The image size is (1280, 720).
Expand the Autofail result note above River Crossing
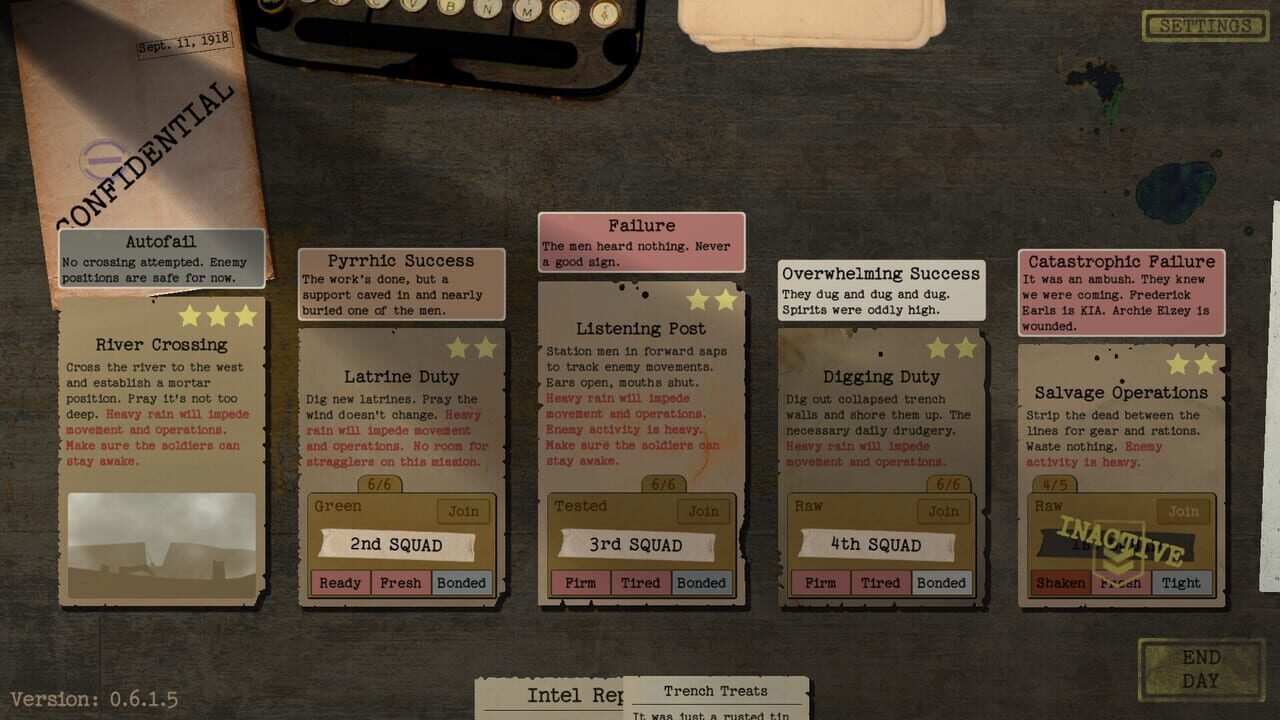click(160, 255)
